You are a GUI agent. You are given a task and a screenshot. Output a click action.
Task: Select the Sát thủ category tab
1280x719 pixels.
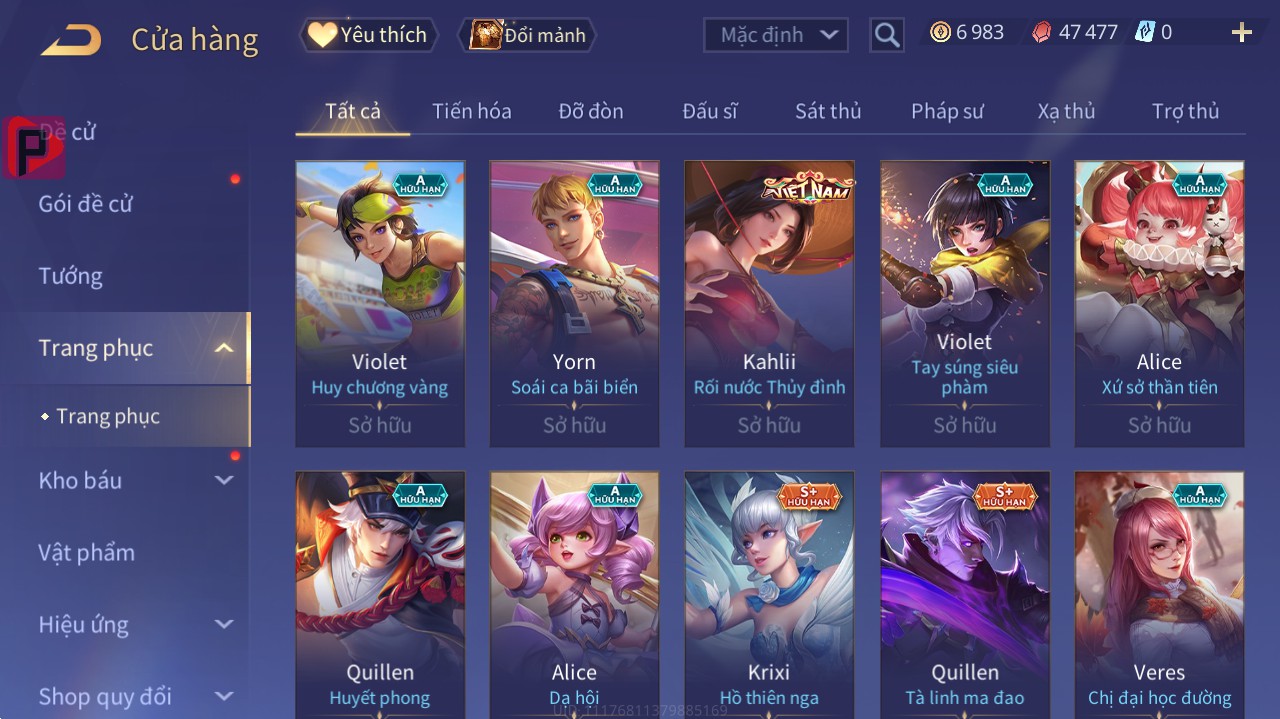point(827,111)
